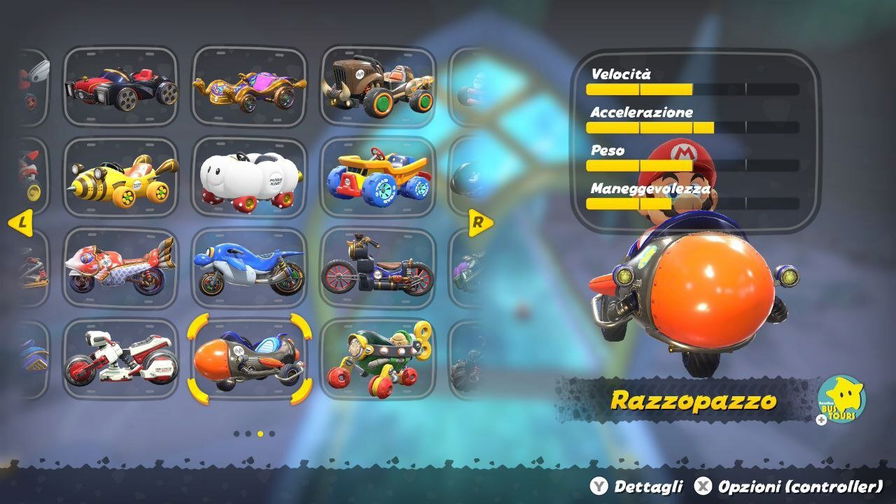Choose the white cloud-shaped kart
Screen dimensions: 896x504
coord(249,177)
